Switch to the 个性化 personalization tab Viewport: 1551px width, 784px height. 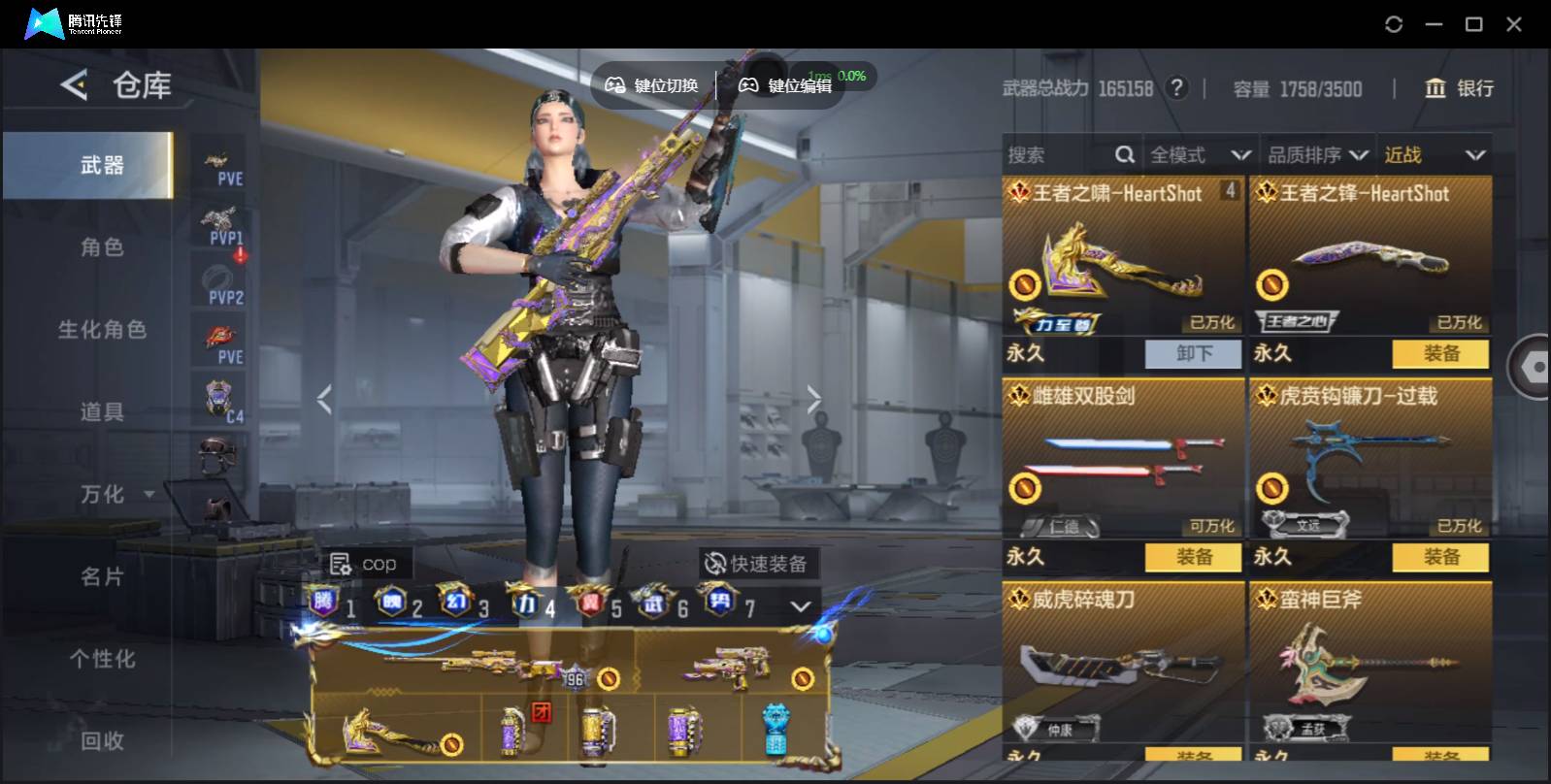point(102,660)
